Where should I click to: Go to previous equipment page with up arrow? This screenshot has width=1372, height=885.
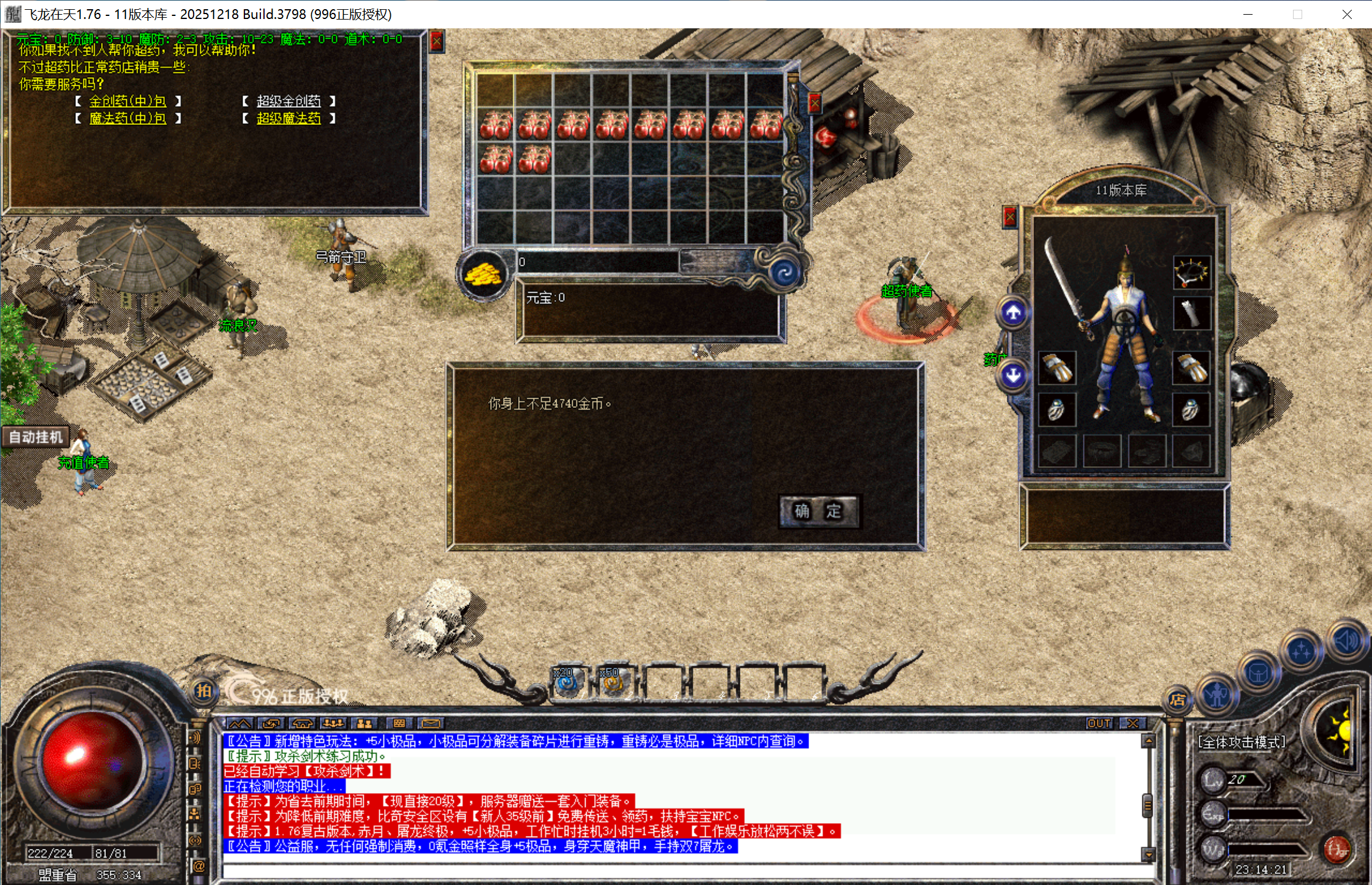pos(1013,313)
